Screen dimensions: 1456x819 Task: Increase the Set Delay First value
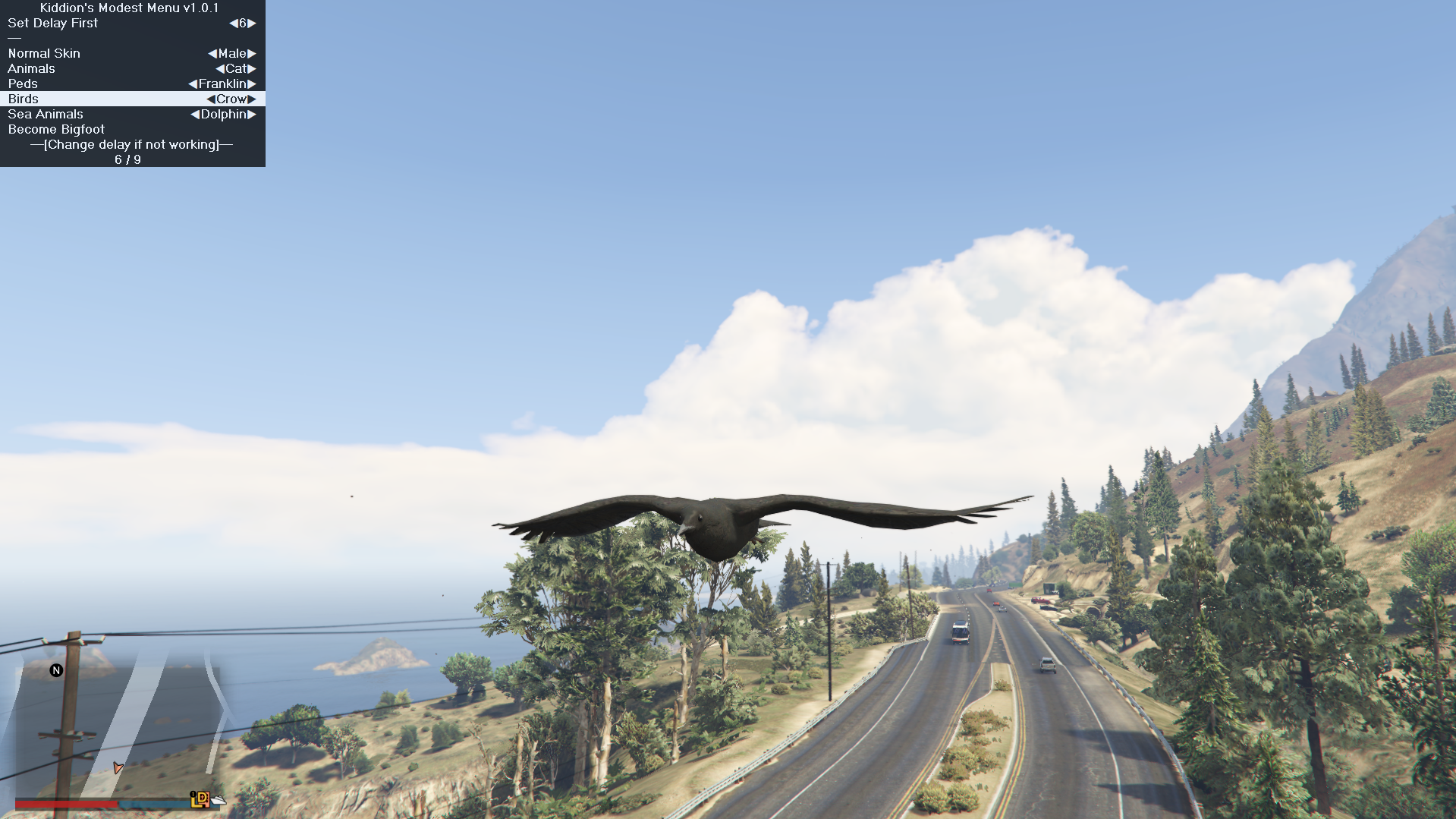pyautogui.click(x=252, y=23)
